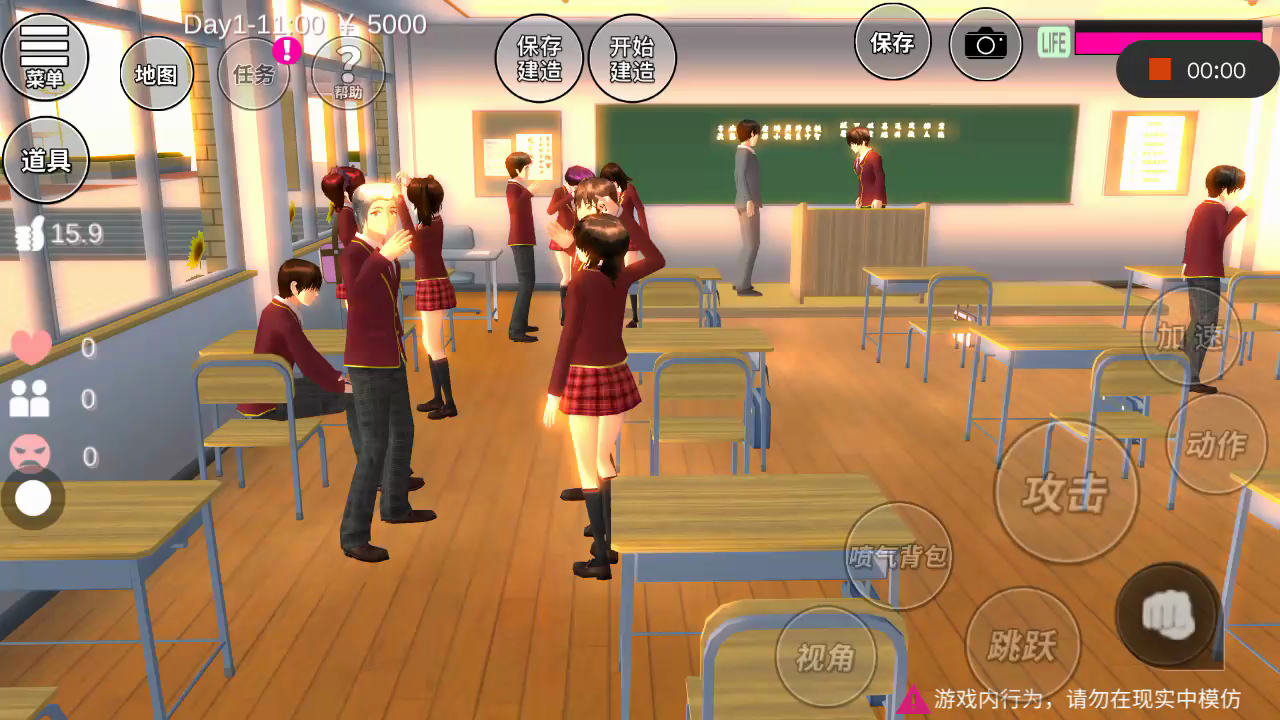Viewport: 1280px width, 720px height.
Task: Stop the screen recording red square
Action: click(1160, 70)
